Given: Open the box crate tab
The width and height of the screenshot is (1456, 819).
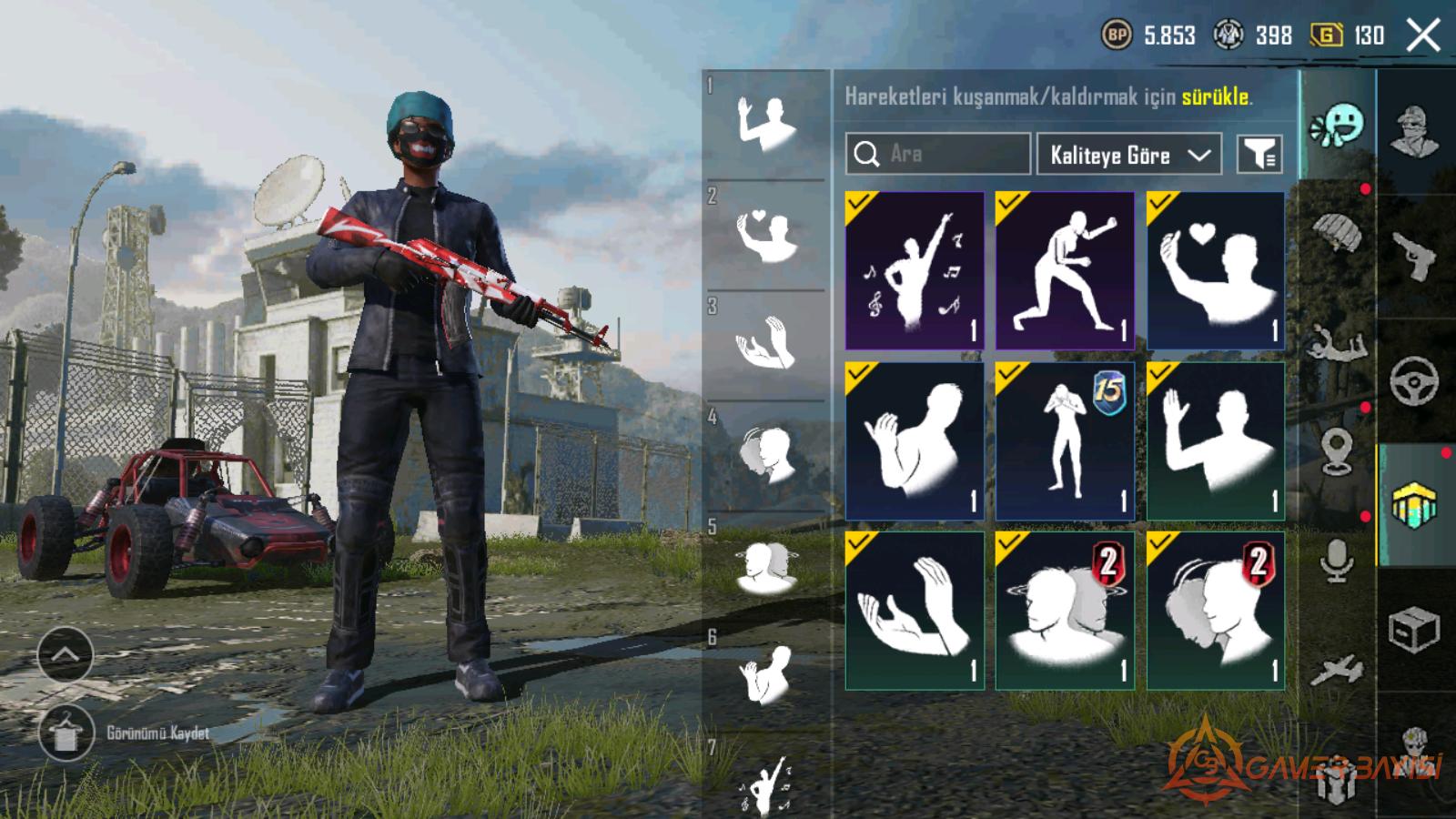Looking at the screenshot, I should (1414, 630).
